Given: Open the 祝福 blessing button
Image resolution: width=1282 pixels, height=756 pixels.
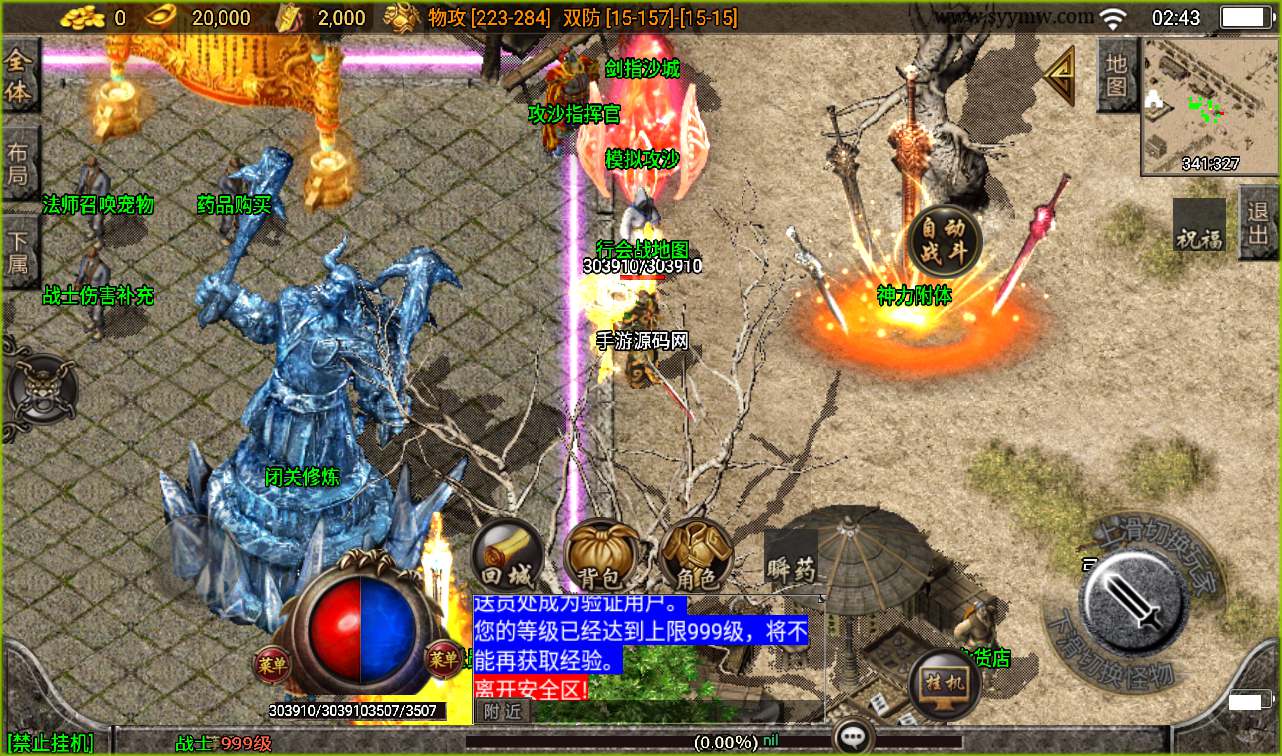Looking at the screenshot, I should coord(1198,228).
